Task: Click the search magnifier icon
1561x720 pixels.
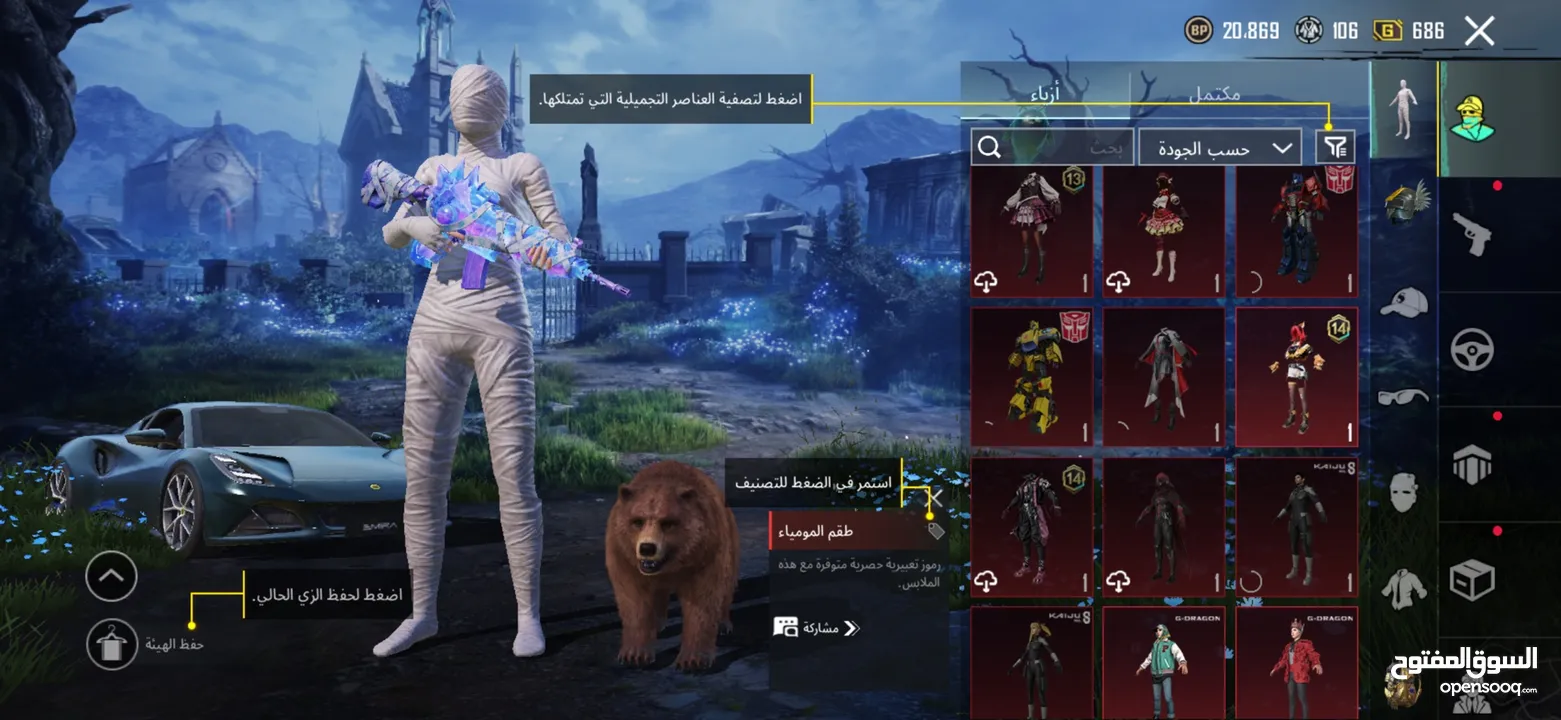Action: 990,147
